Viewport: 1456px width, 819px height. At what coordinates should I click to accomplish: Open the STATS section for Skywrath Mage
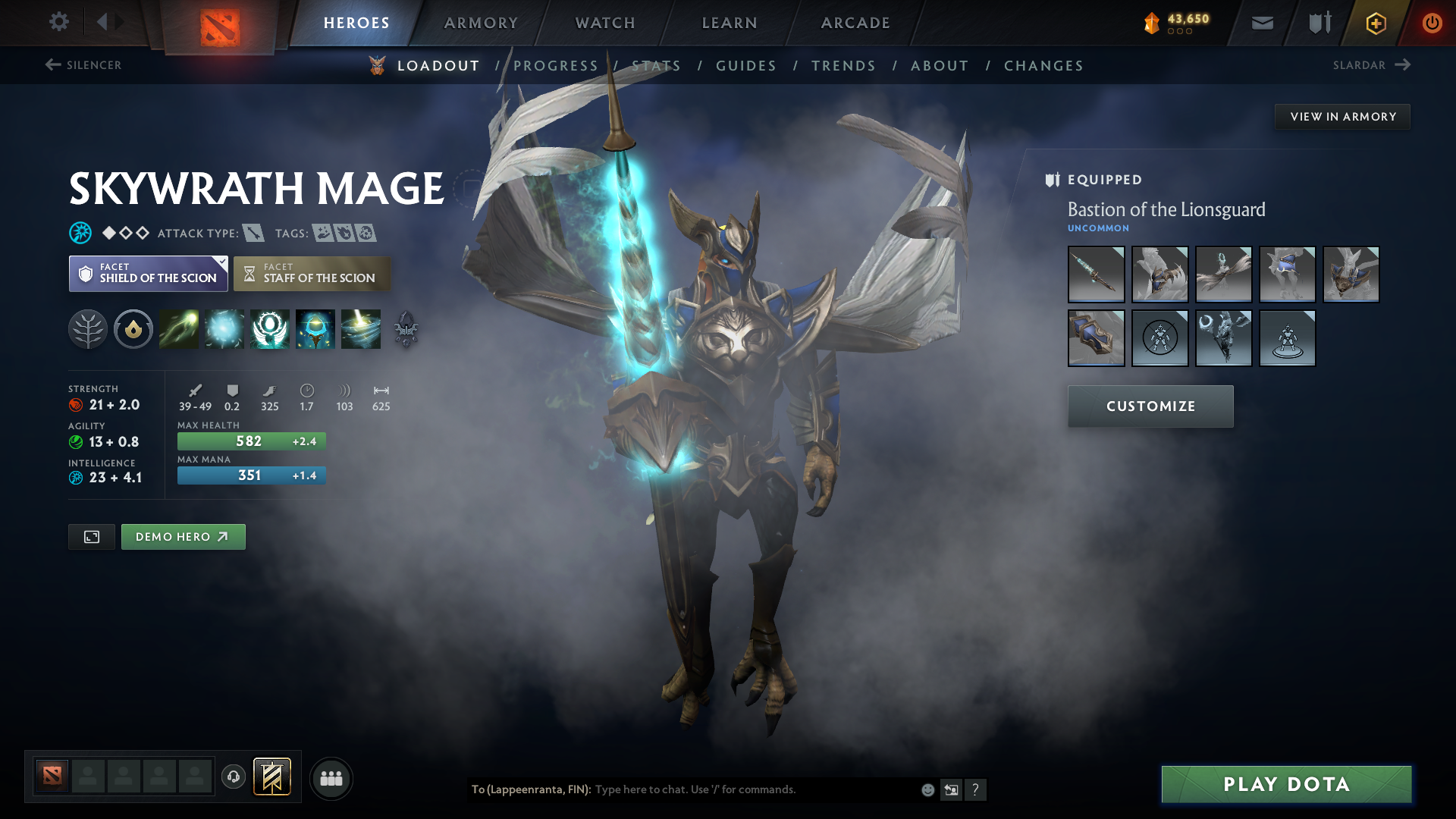(656, 65)
